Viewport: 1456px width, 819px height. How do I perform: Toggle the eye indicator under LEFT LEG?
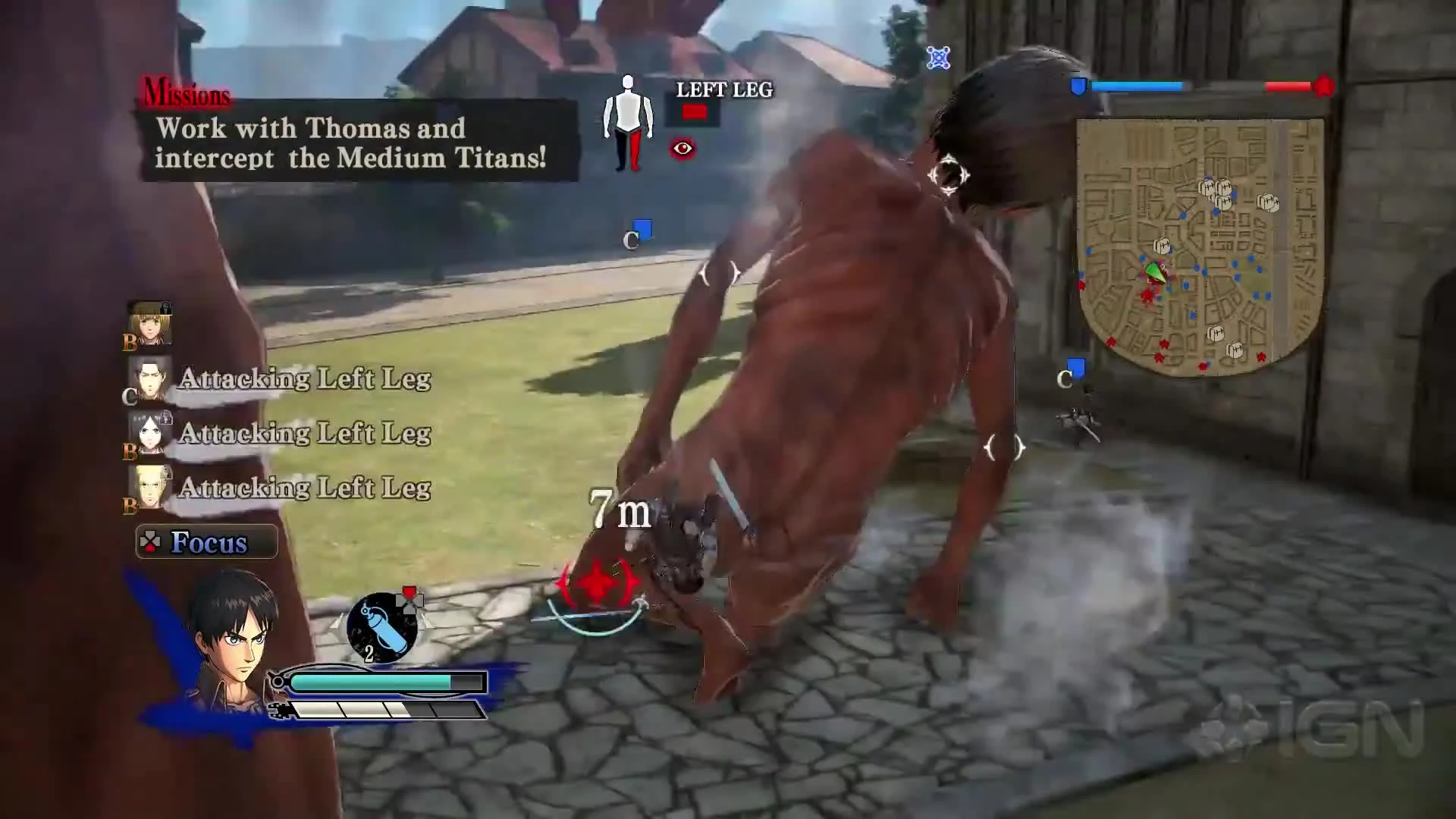tap(682, 149)
